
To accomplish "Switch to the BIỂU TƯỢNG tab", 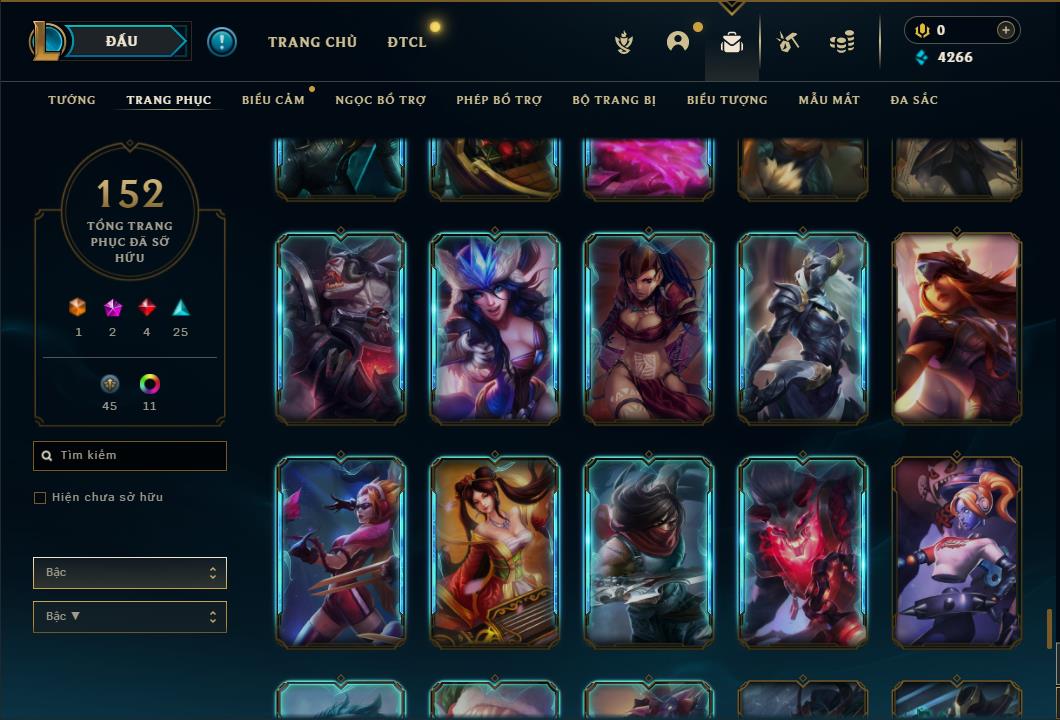I will coord(727,100).
